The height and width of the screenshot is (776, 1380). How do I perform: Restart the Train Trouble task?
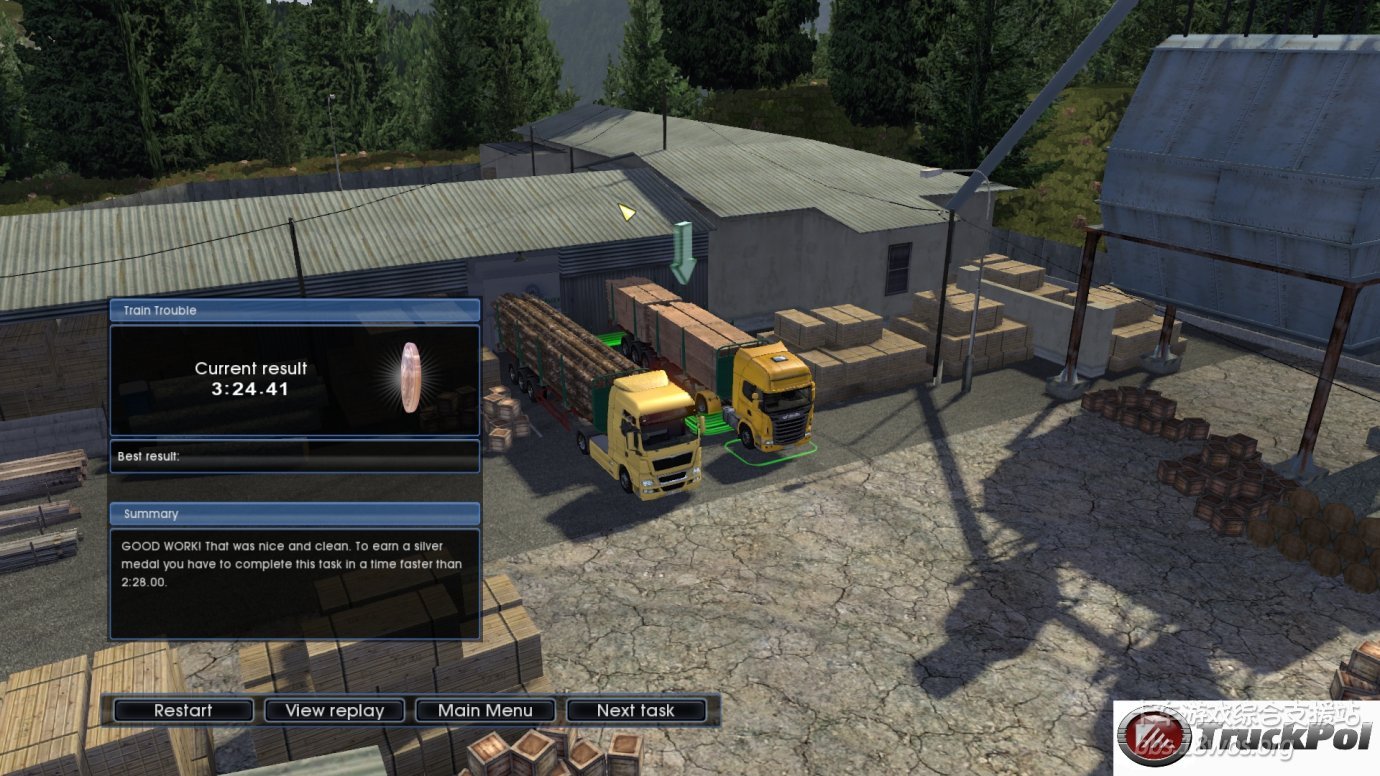pos(183,711)
